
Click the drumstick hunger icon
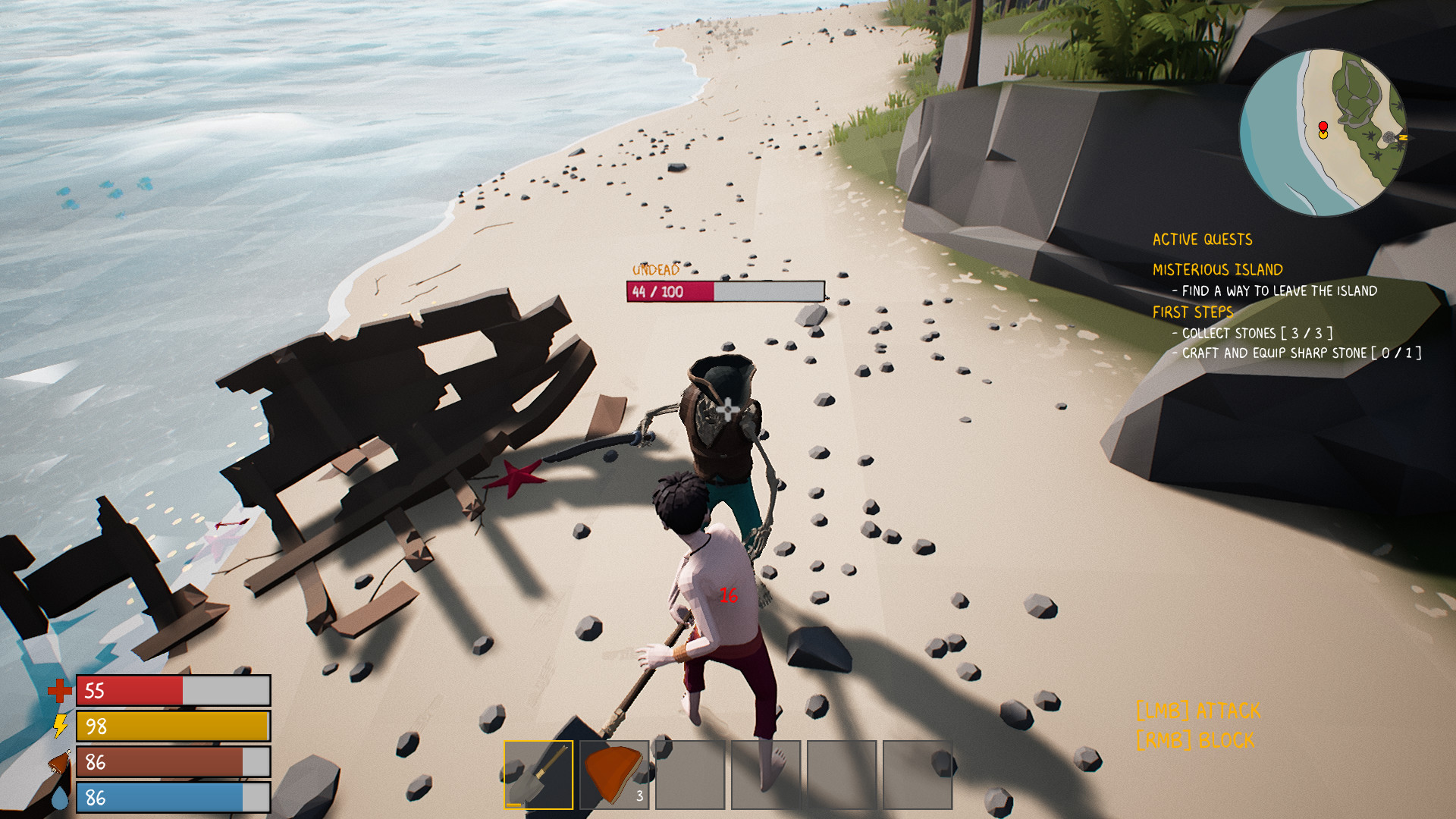pos(60,761)
